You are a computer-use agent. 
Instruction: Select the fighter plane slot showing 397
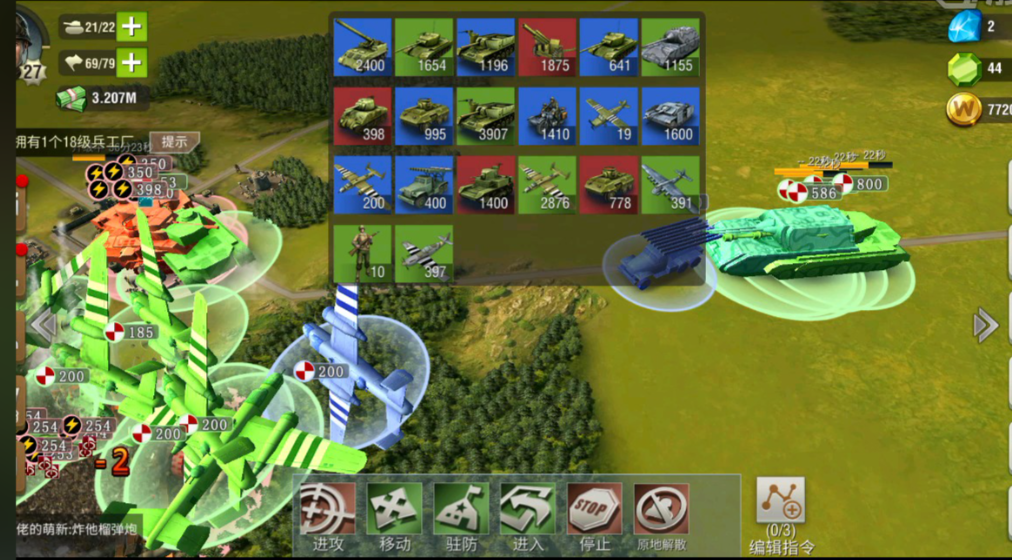coord(424,253)
